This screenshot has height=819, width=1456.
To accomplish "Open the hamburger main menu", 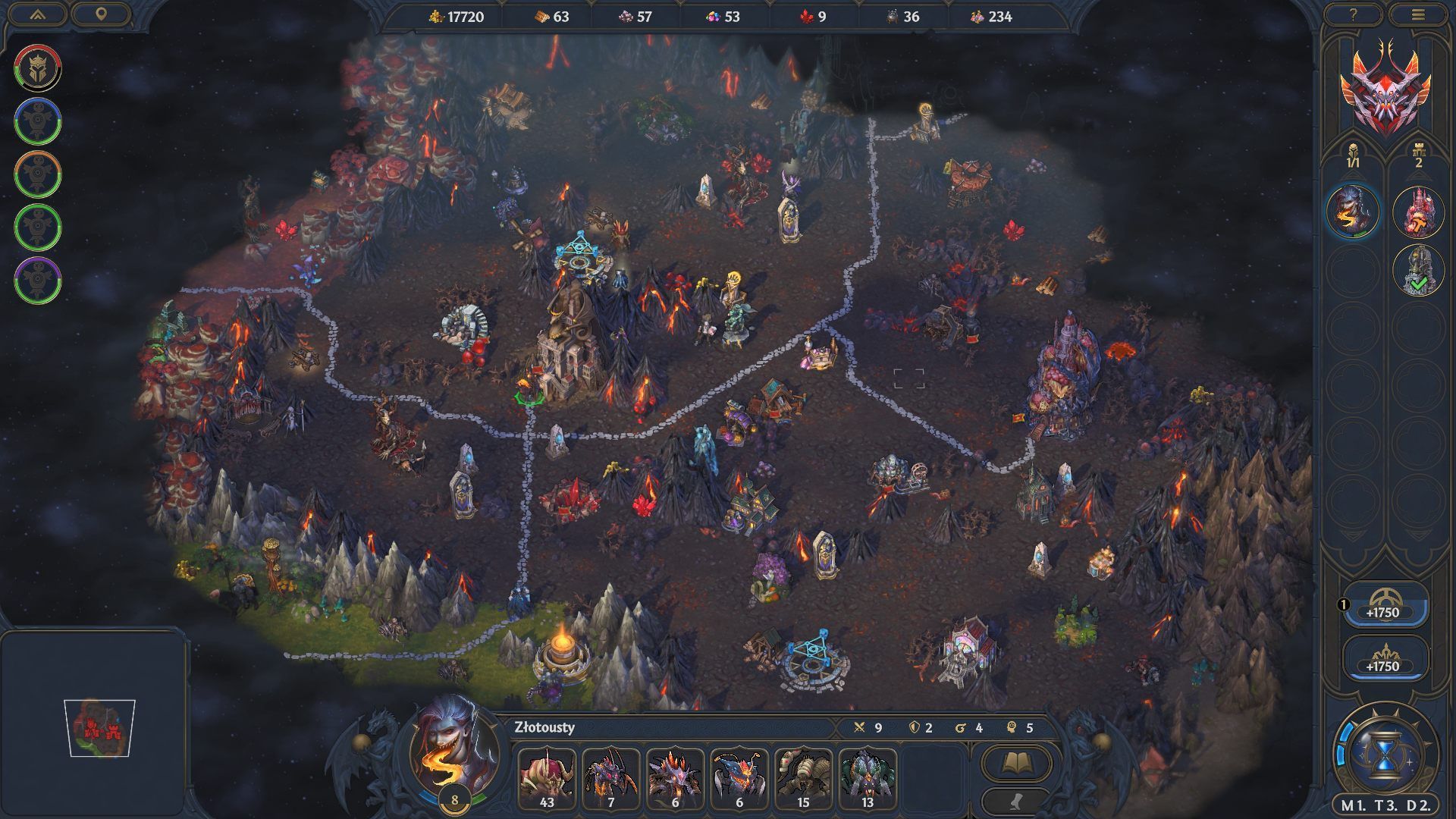I will point(1418,14).
